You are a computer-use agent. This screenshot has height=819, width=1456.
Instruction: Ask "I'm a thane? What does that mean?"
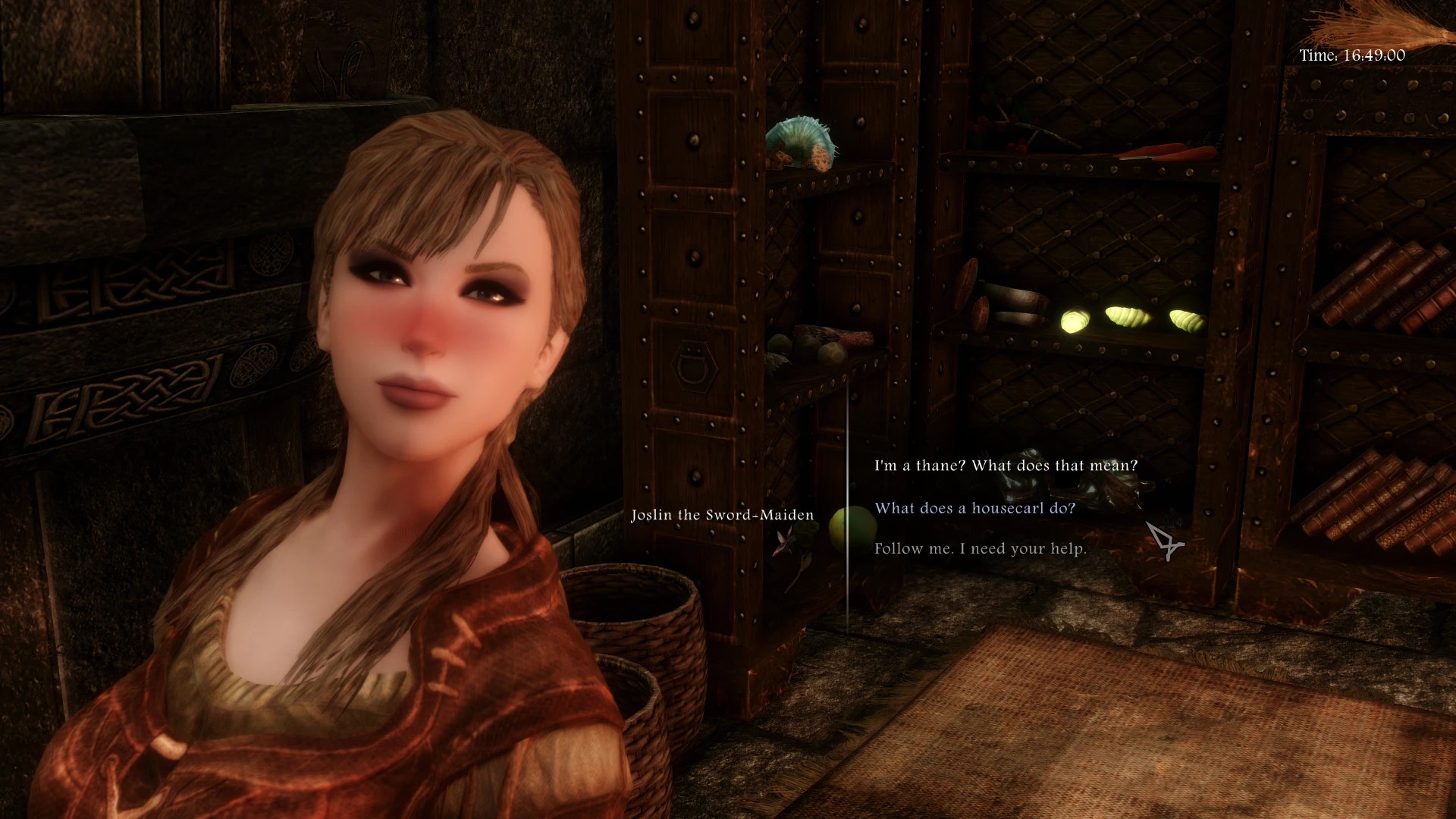[1006, 466]
